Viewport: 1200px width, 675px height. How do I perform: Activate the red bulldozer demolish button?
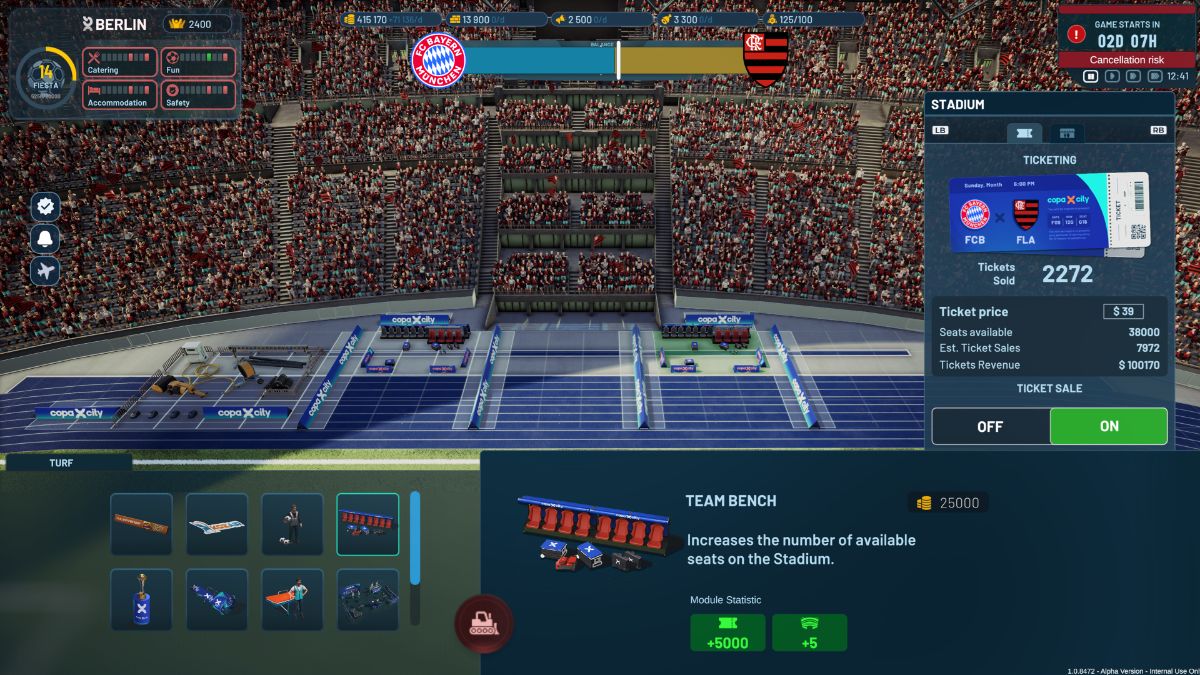pyautogui.click(x=484, y=624)
